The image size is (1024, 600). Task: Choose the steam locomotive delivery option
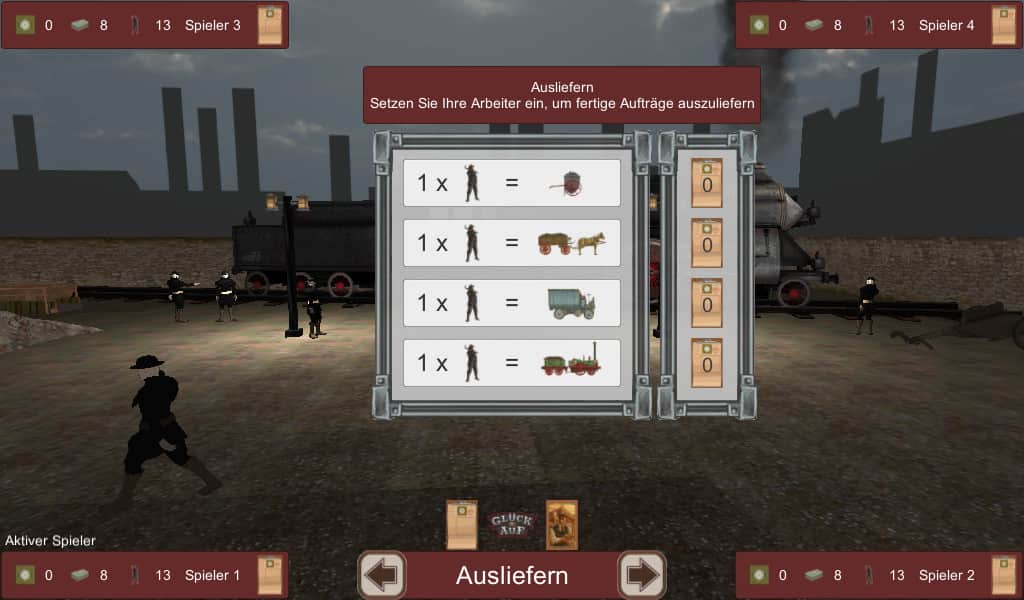511,363
